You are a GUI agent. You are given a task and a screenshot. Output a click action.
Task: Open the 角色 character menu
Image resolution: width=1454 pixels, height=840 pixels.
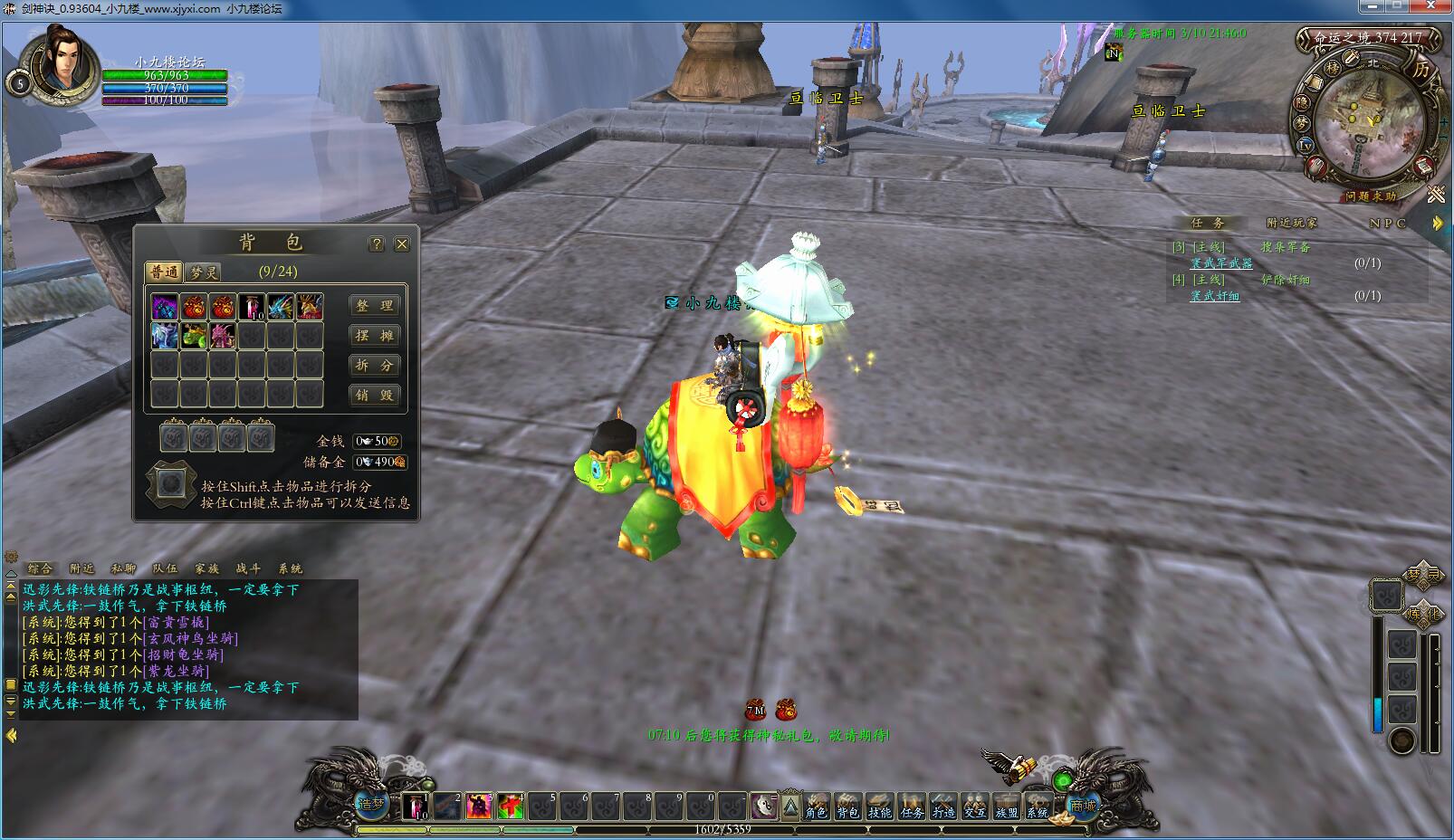[x=817, y=807]
